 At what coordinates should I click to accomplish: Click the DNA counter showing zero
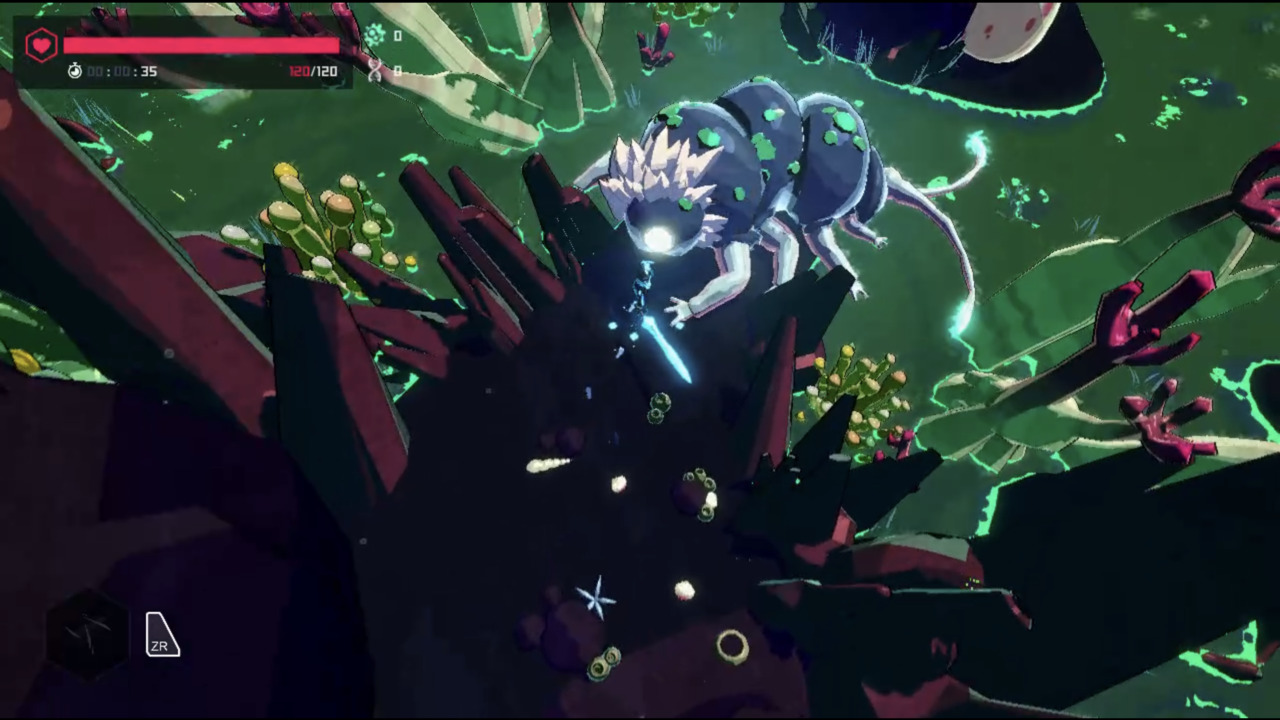tap(397, 70)
